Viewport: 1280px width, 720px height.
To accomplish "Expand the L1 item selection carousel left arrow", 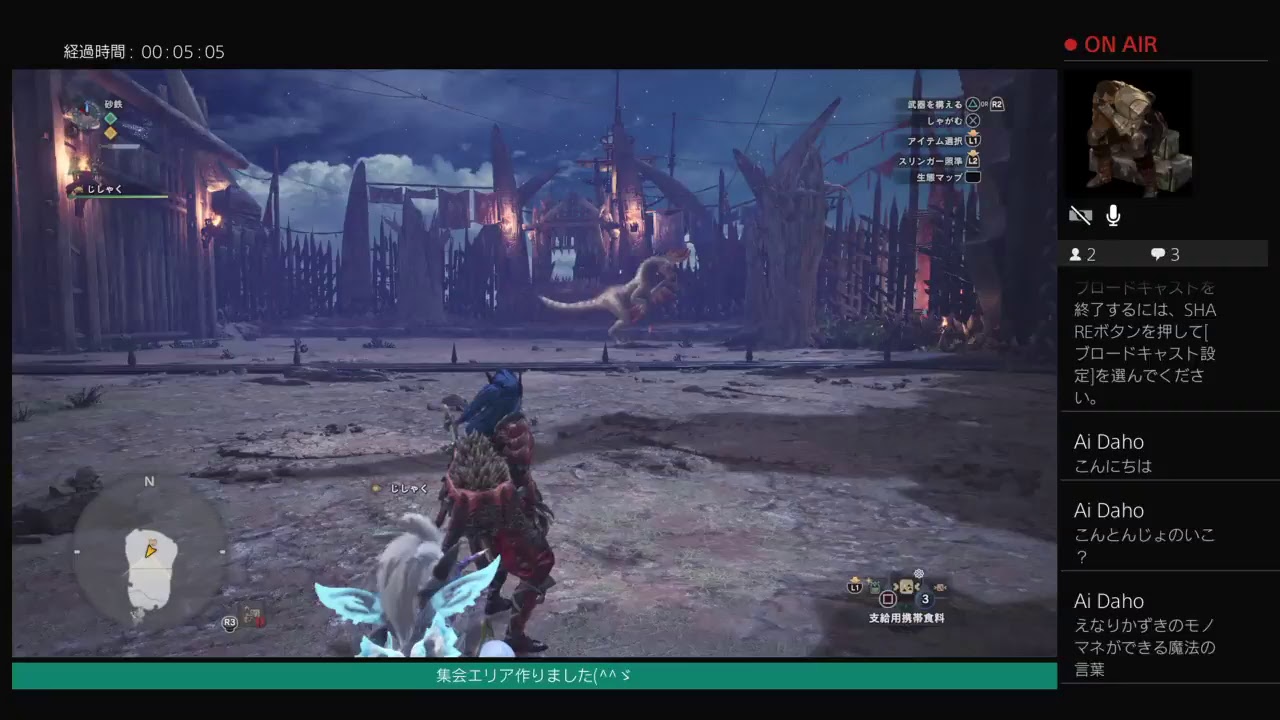I will click(x=896, y=586).
